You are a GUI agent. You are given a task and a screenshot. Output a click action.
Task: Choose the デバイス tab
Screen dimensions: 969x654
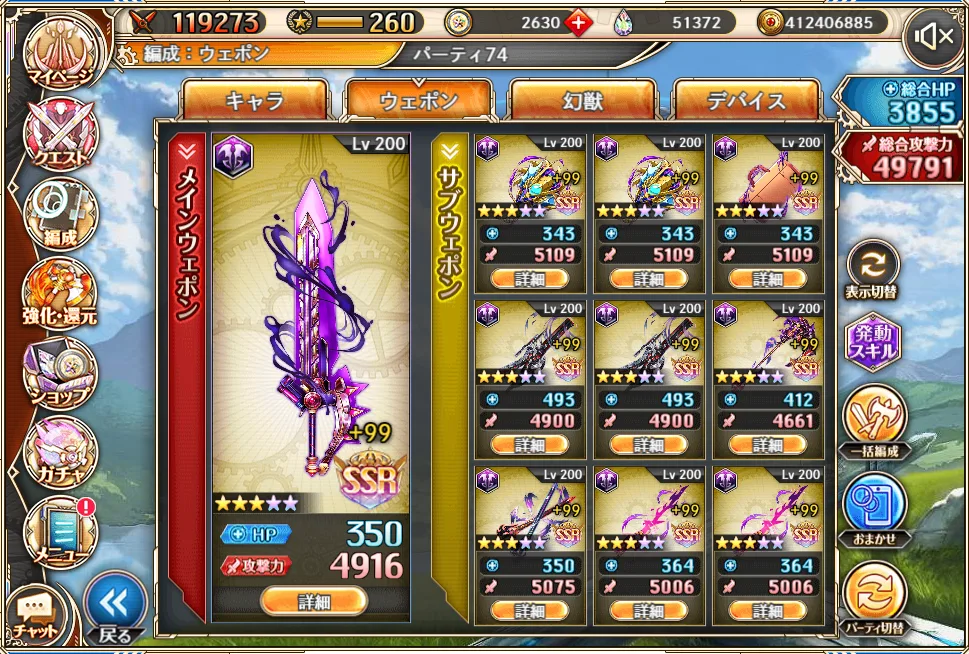pyautogui.click(x=746, y=100)
